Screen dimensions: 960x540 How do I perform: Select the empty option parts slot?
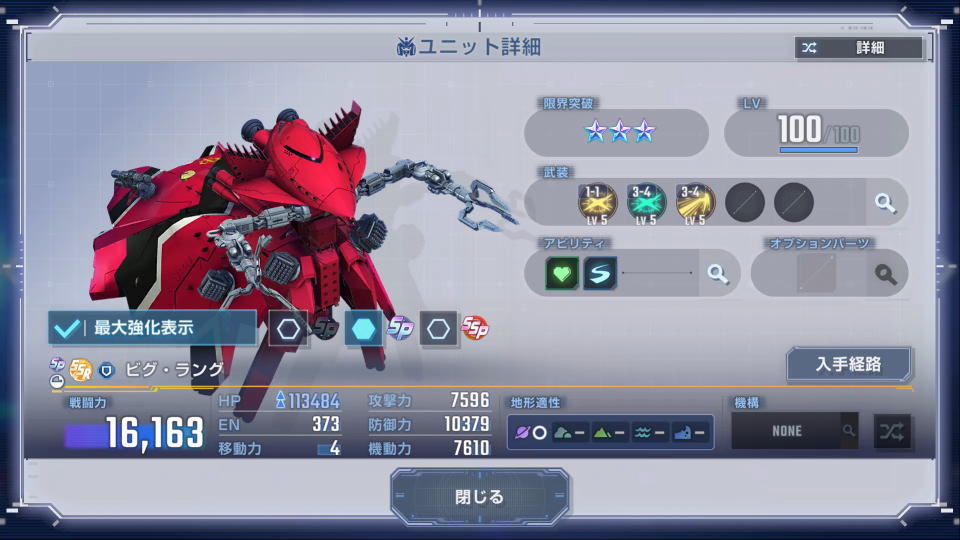coord(815,273)
